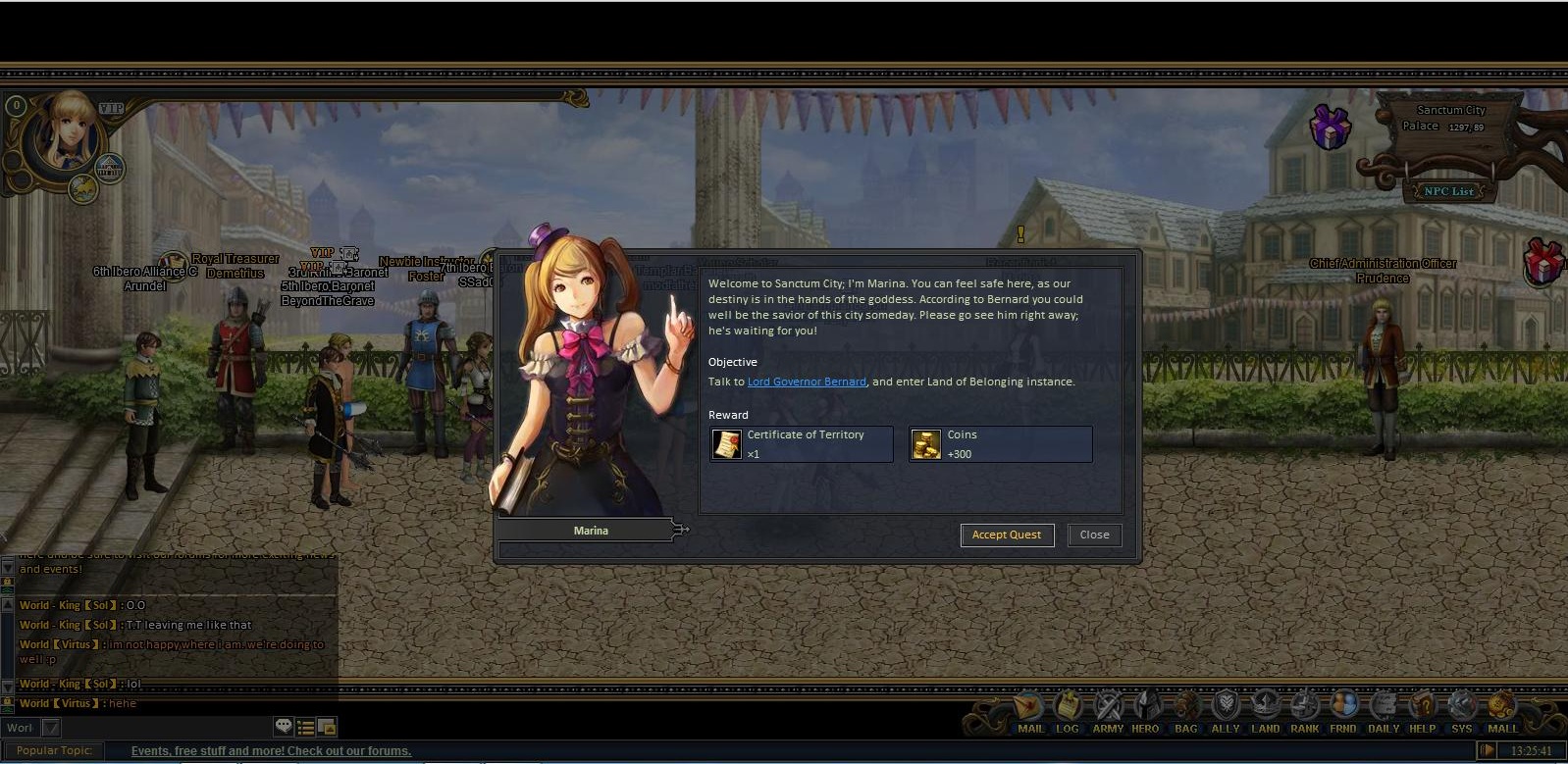
Task: Accept Marina's quest
Action: (x=1007, y=535)
